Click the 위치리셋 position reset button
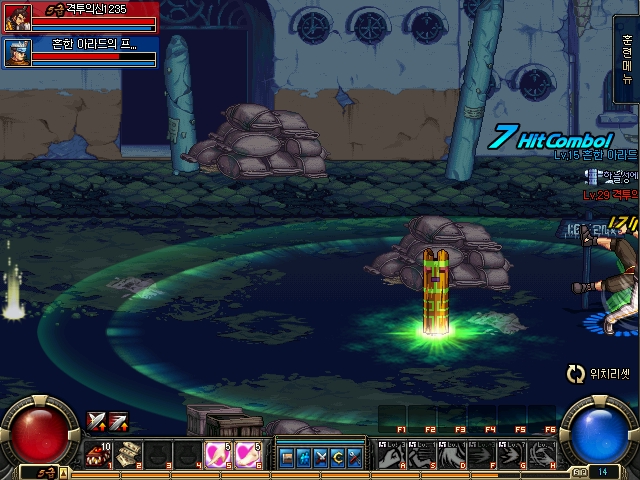This screenshot has height=480, width=640. click(597, 374)
